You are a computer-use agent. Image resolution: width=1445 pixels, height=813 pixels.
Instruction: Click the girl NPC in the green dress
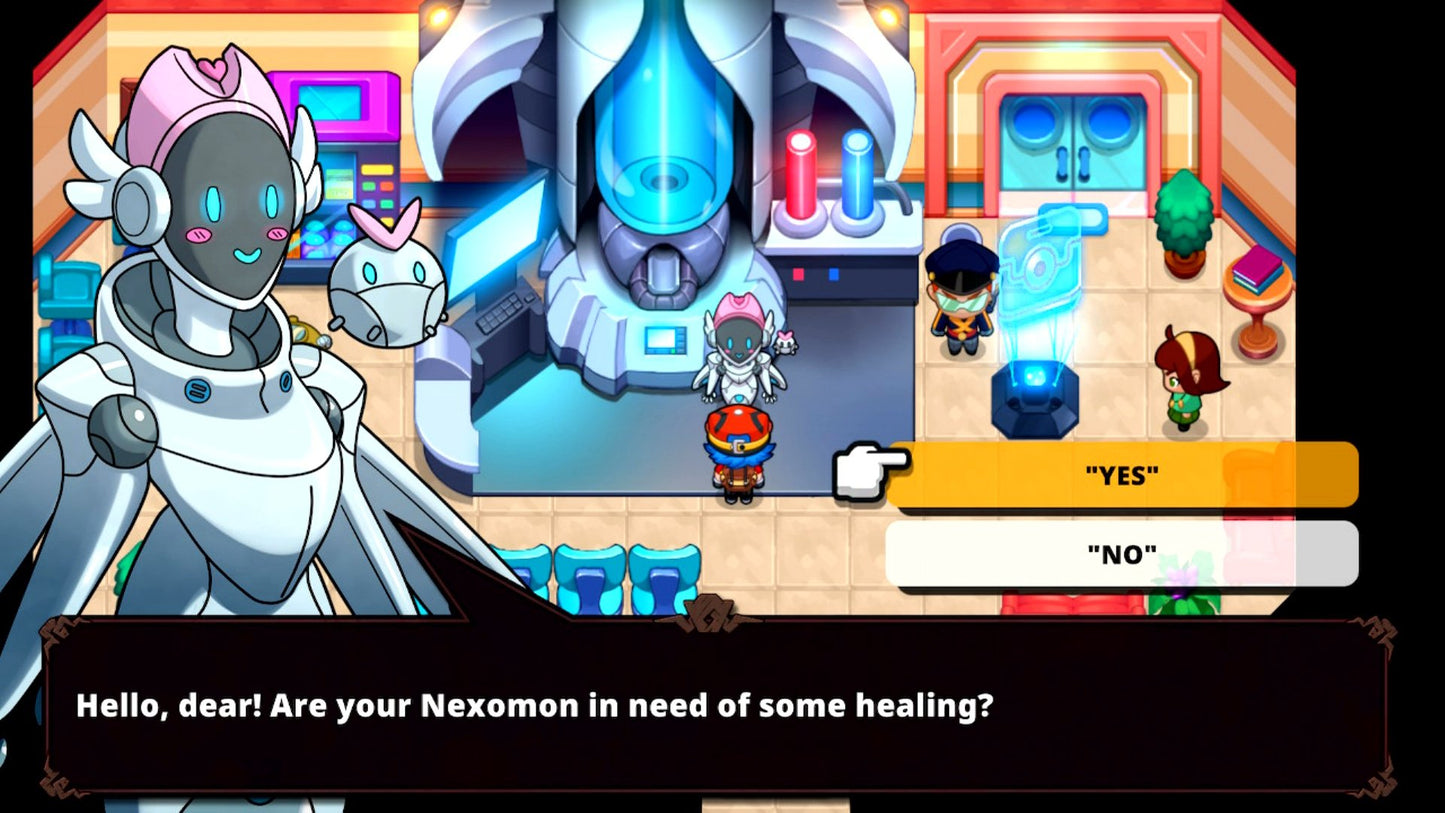point(1180,380)
